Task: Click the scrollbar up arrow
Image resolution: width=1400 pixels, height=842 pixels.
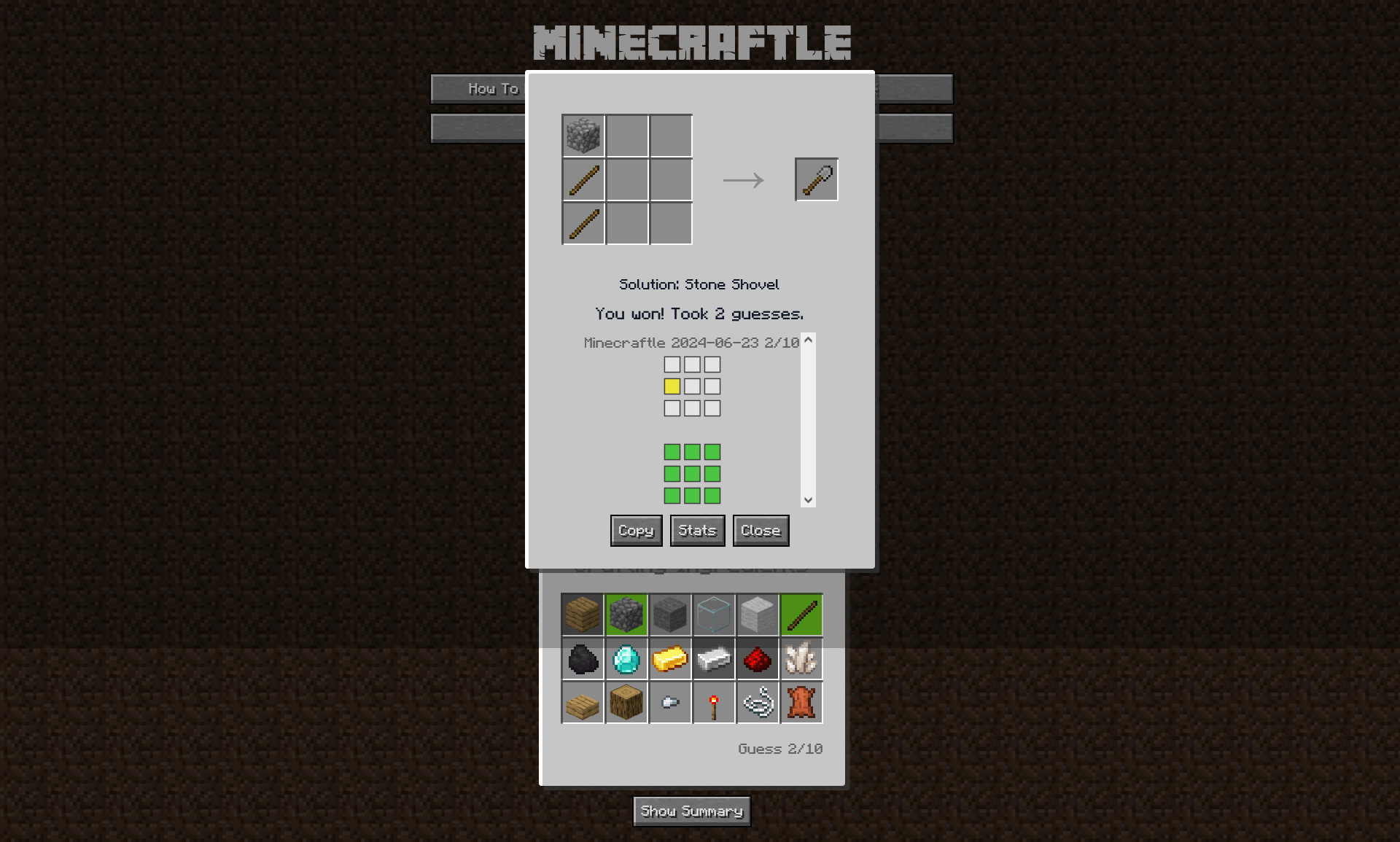Action: point(807,341)
